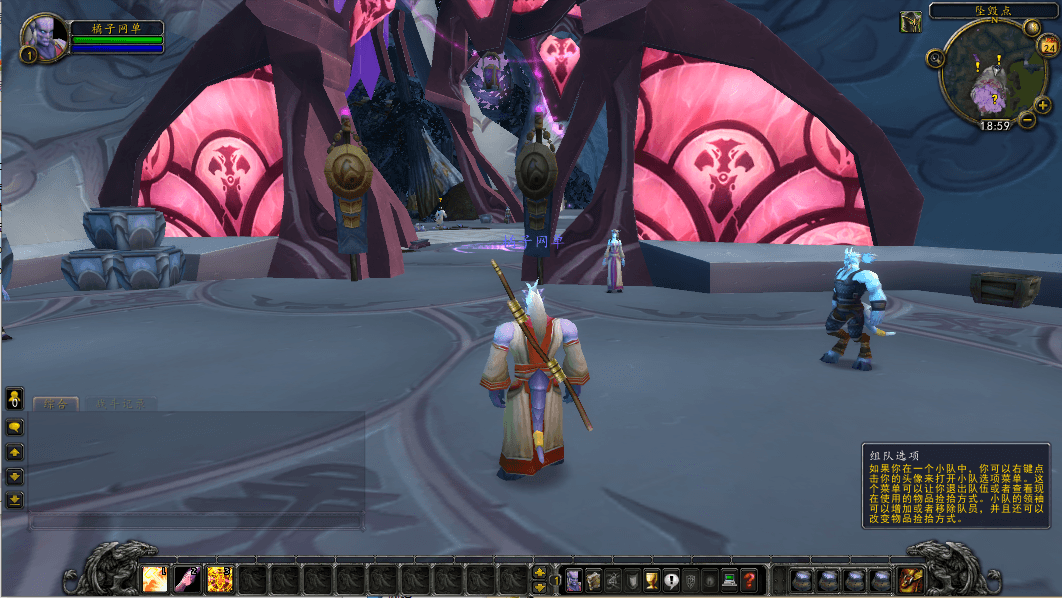Open the character info micro button
The height and width of the screenshot is (598, 1062).
[x=573, y=579]
